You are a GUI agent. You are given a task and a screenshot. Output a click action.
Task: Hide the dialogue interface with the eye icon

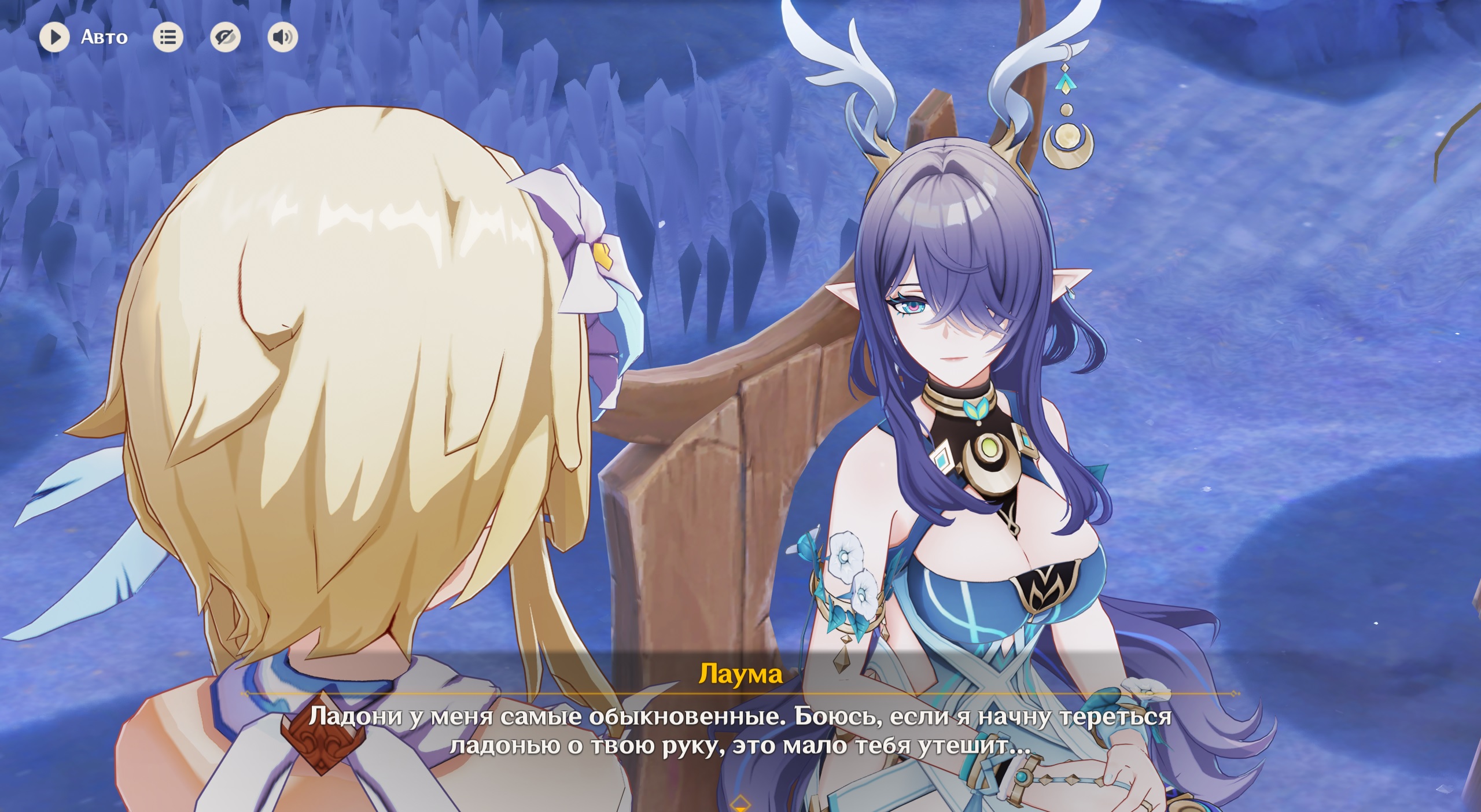point(225,38)
